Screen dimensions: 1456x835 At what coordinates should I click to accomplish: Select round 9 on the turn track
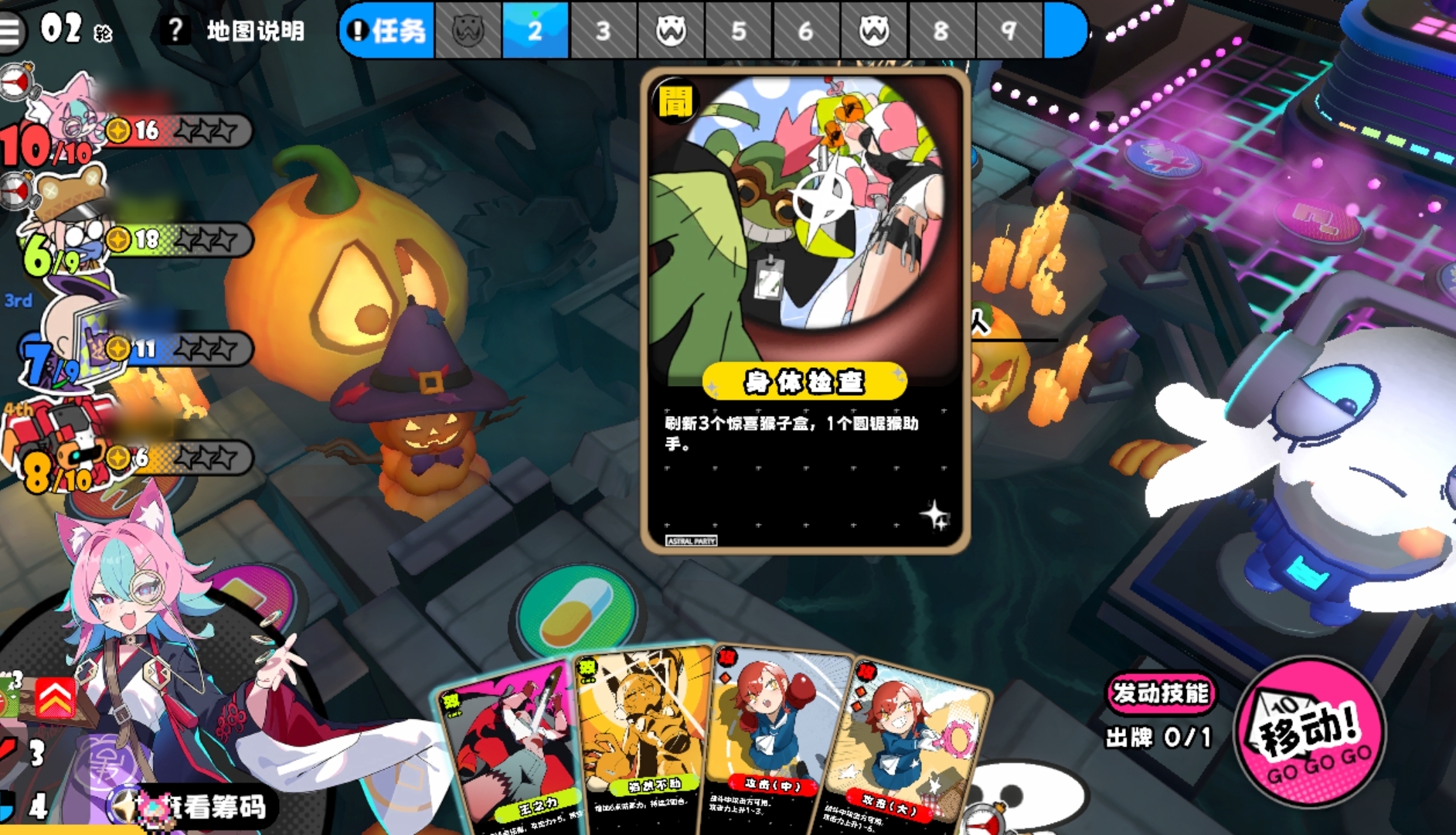tap(1008, 31)
